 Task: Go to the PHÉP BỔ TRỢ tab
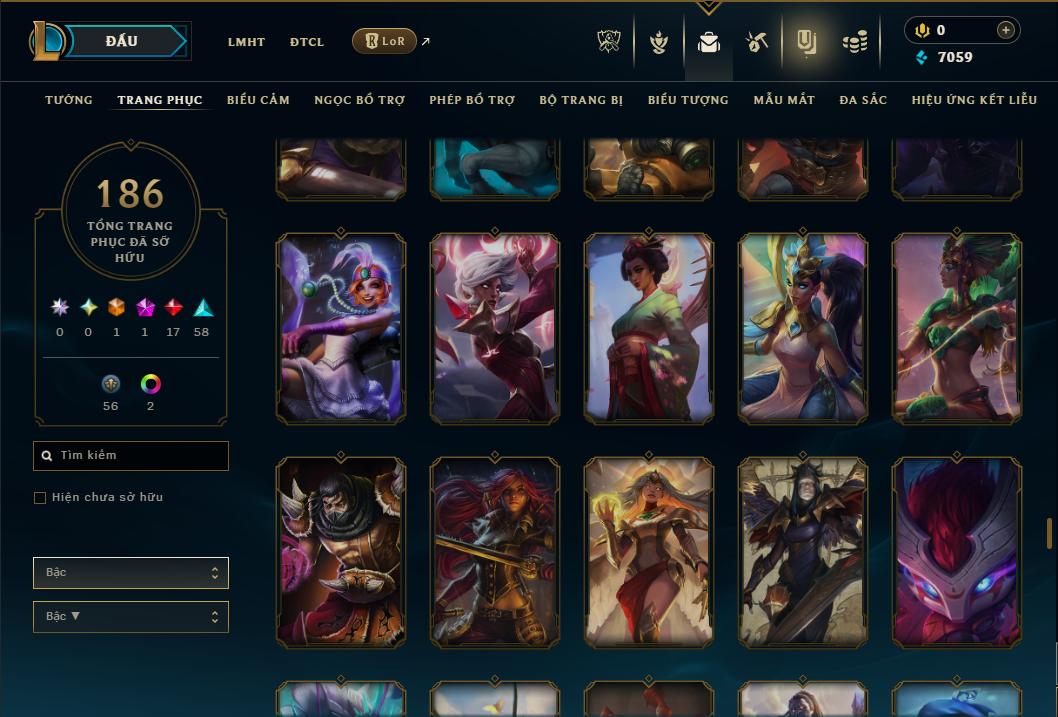pos(472,100)
